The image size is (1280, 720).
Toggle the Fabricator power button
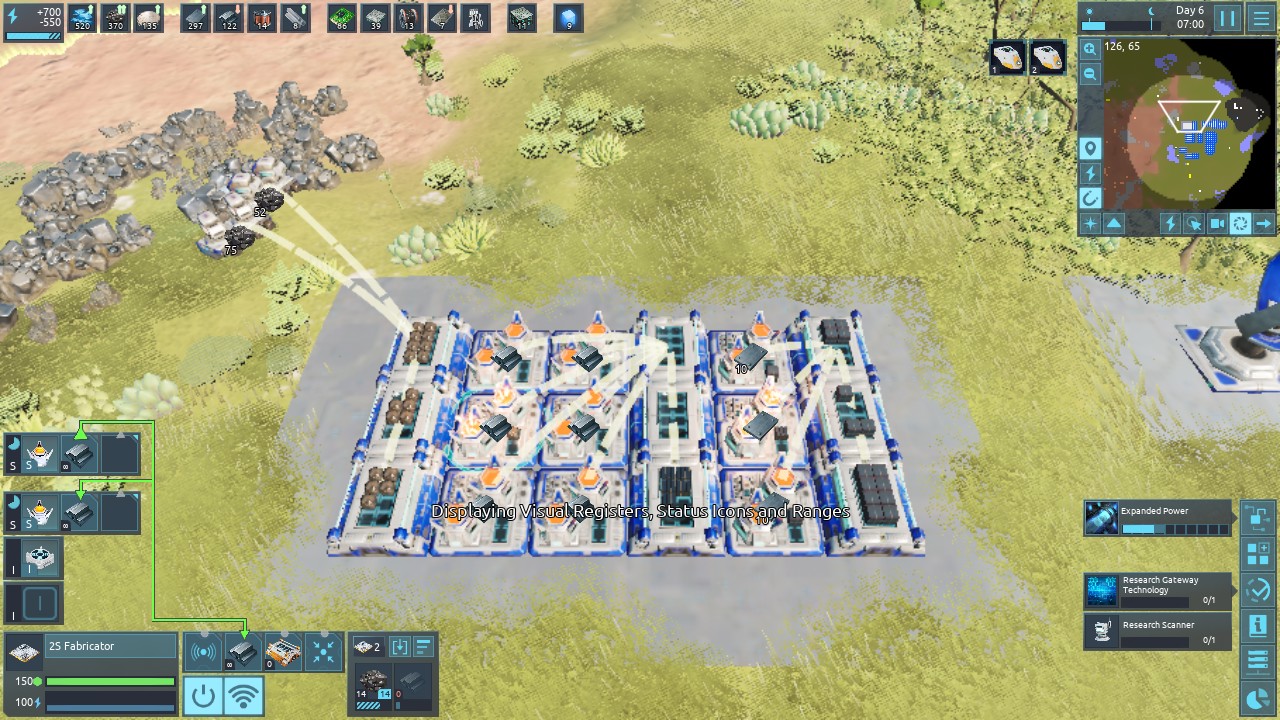203,695
